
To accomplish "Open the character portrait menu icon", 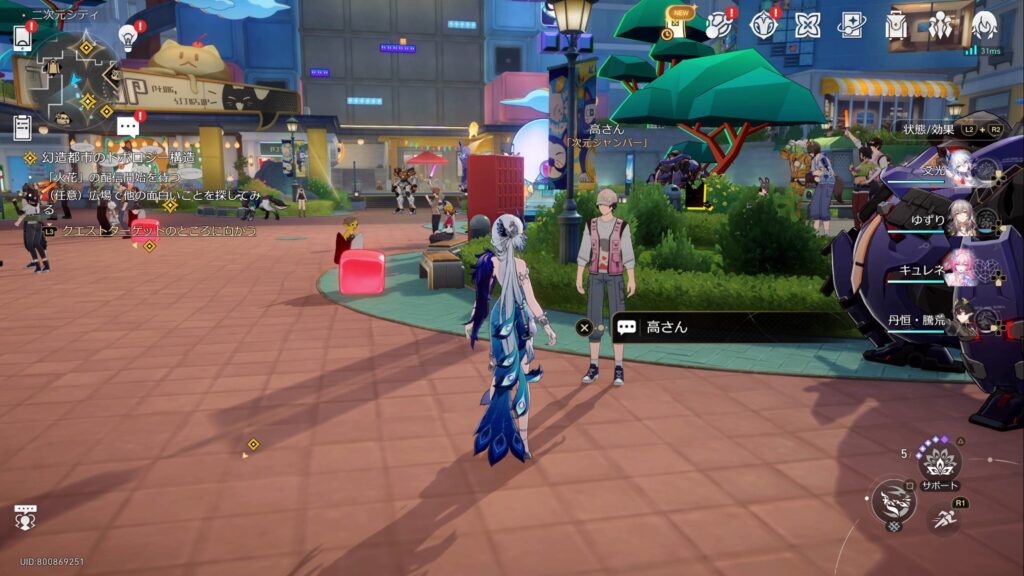I will click(x=985, y=26).
